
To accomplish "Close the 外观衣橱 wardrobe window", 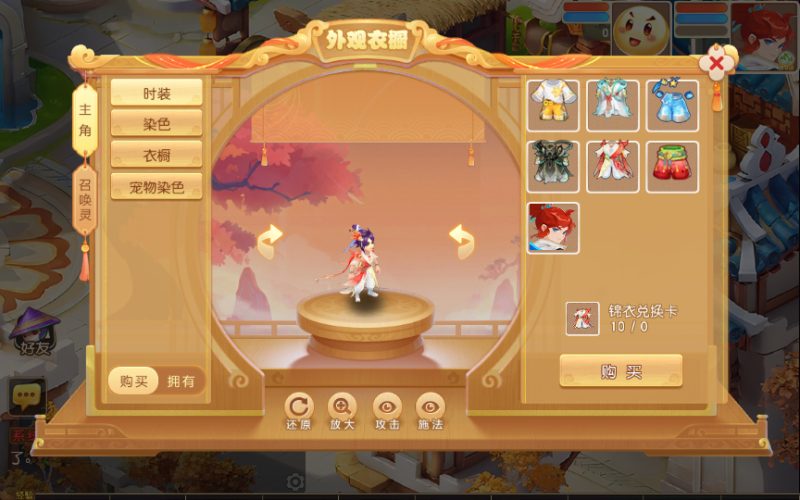I will pyautogui.click(x=717, y=64).
